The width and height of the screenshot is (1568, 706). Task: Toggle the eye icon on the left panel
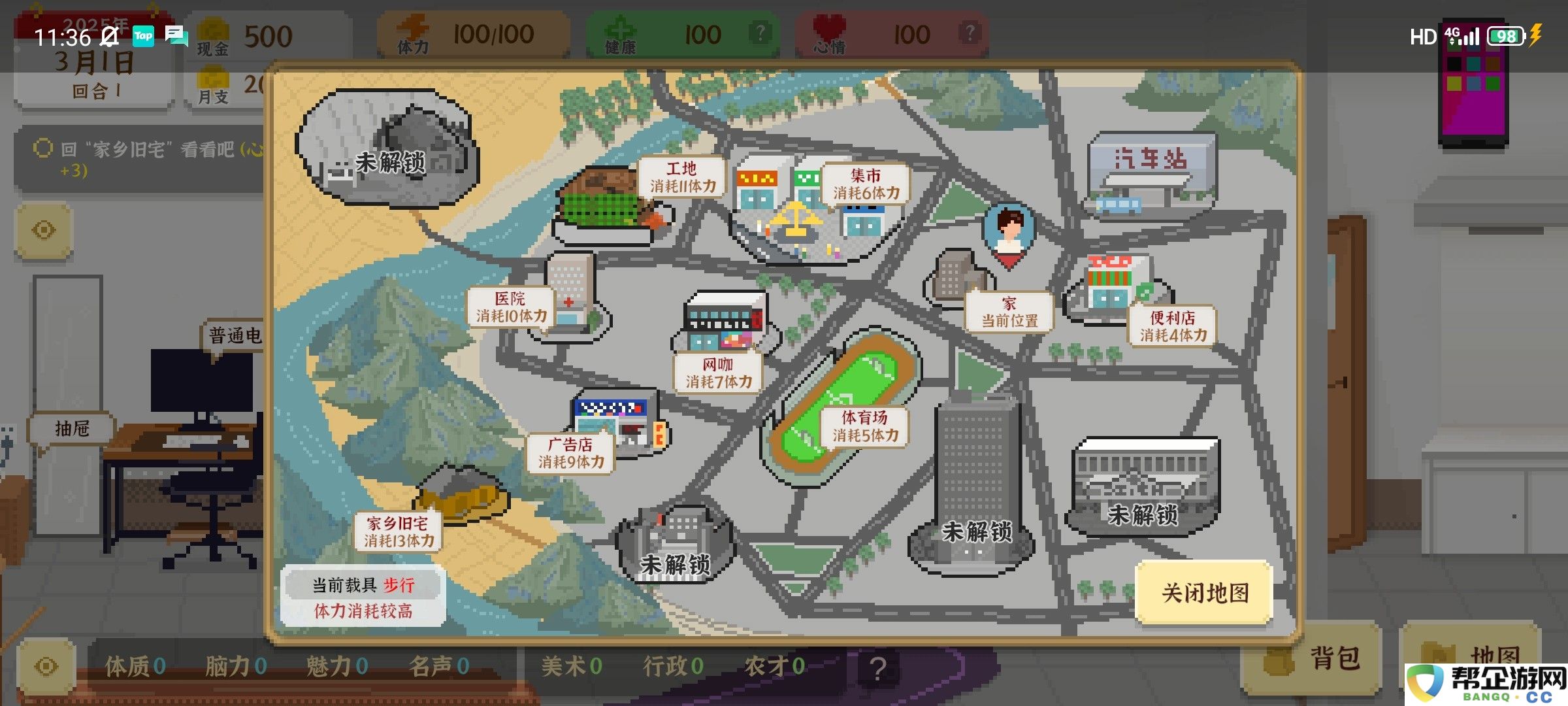click(x=43, y=230)
